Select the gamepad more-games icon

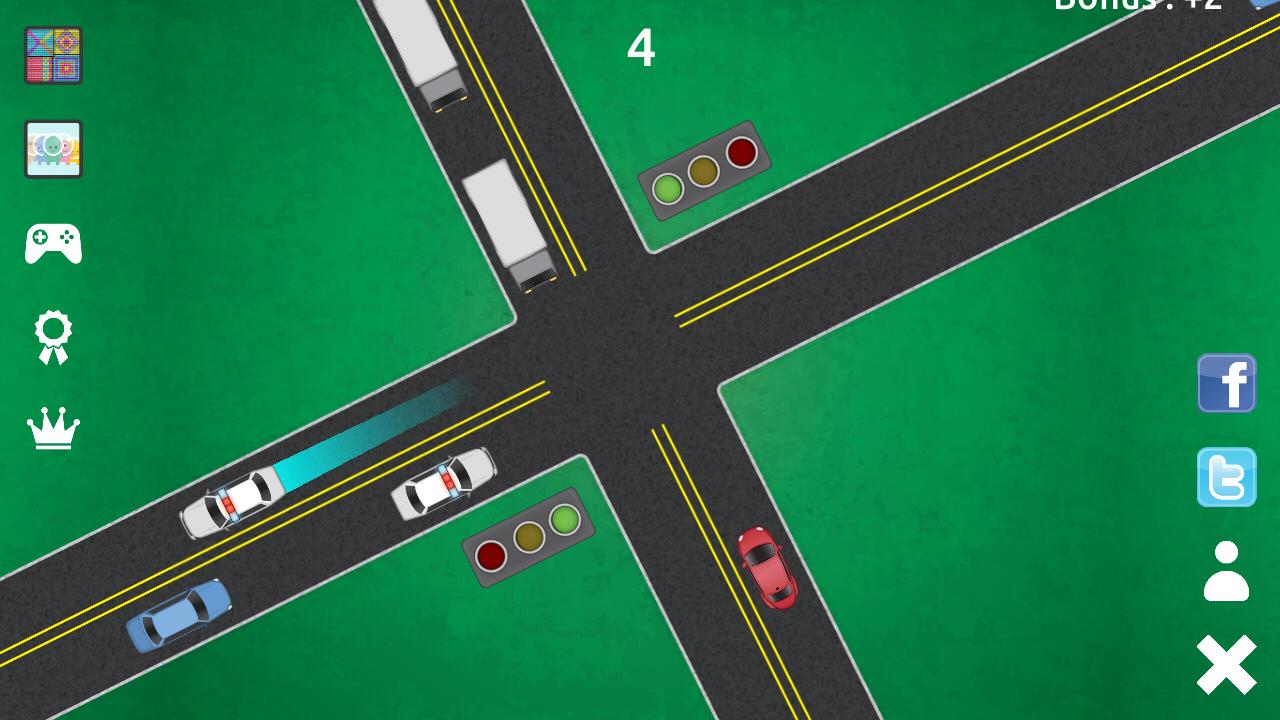pyautogui.click(x=52, y=240)
